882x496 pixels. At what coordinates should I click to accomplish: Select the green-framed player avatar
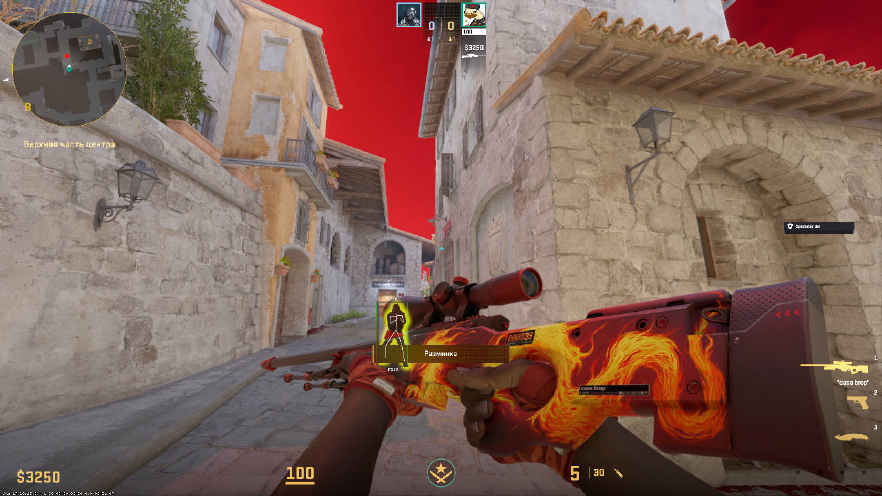[x=473, y=14]
